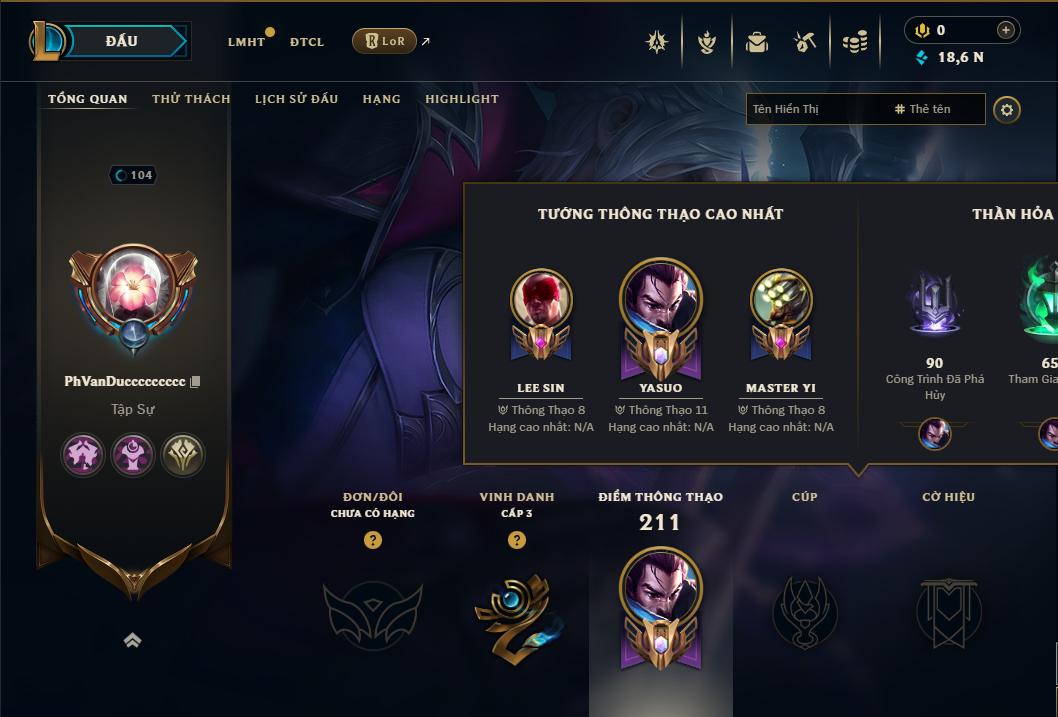Image resolution: width=1058 pixels, height=717 pixels.
Task: Select the TỔNG QUAN tab
Action: click(x=88, y=99)
